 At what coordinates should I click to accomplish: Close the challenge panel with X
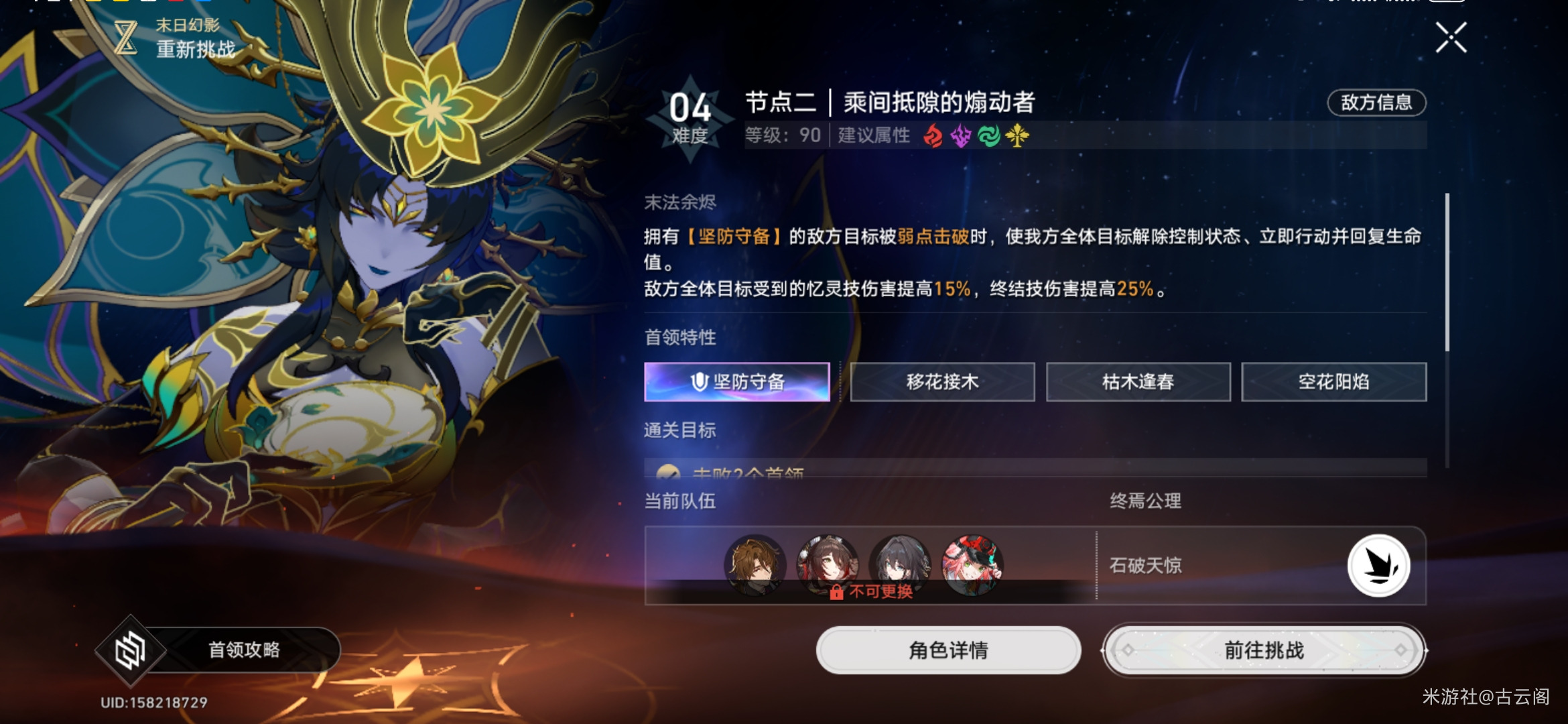click(x=1453, y=38)
